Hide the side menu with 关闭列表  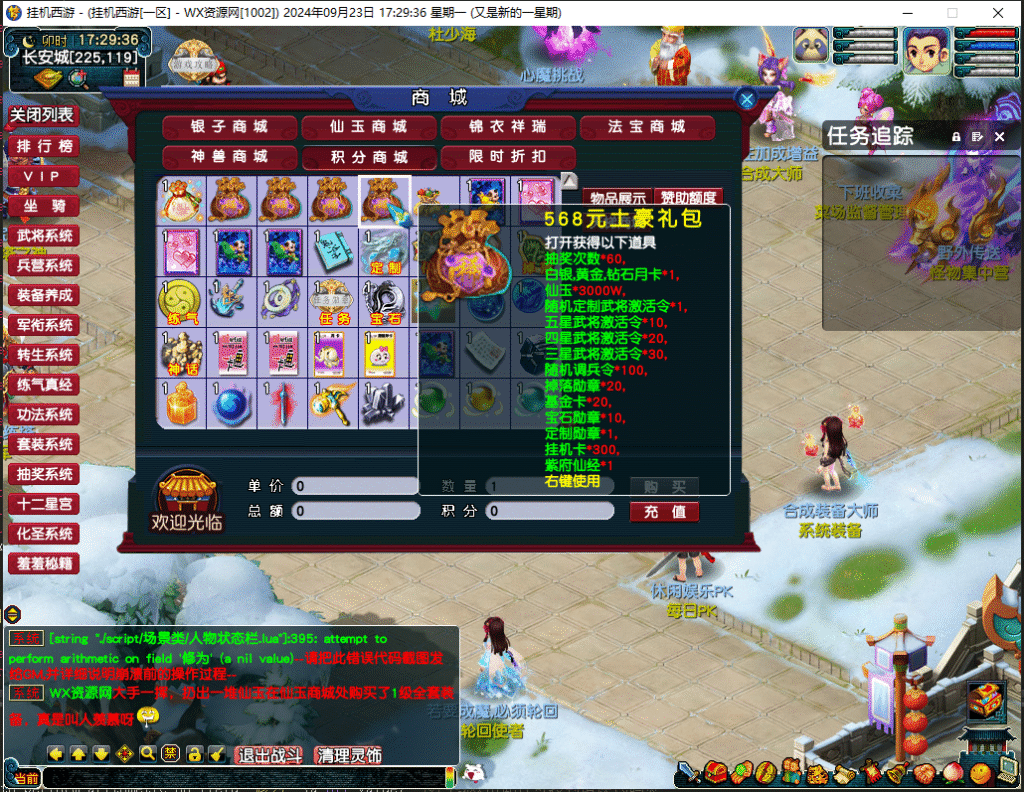42,115
